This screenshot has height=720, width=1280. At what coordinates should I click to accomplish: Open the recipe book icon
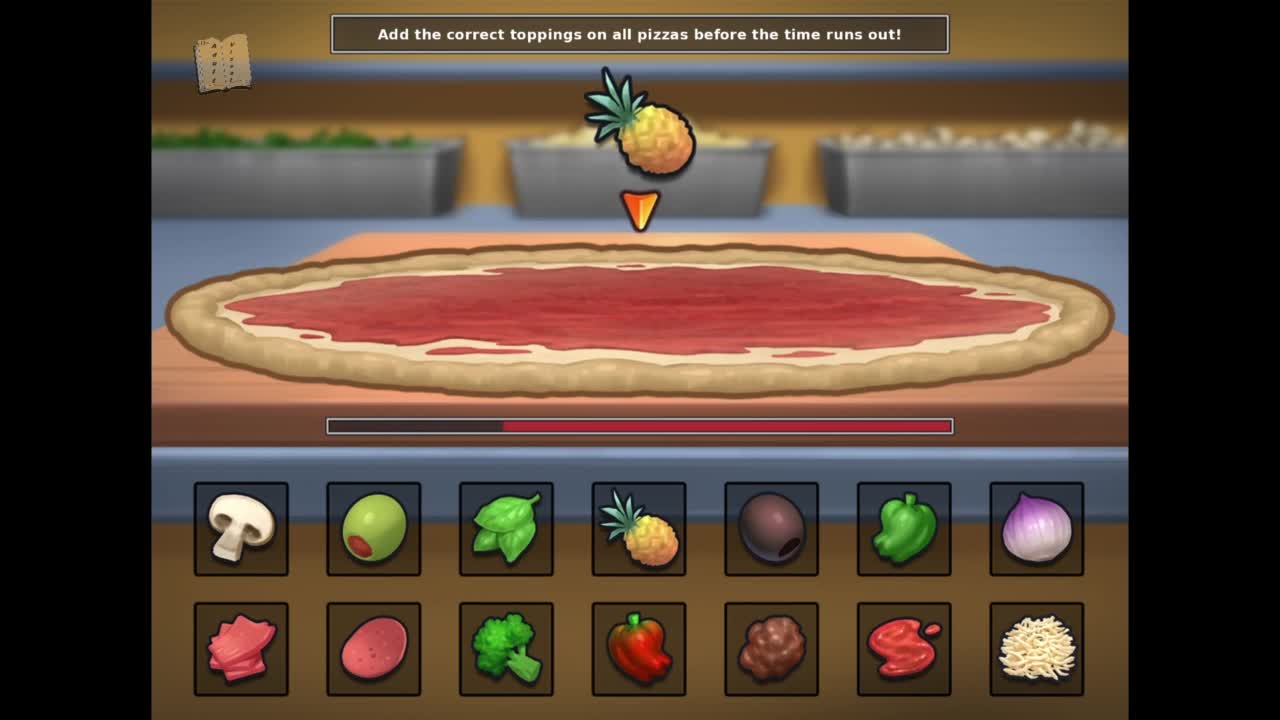(222, 64)
